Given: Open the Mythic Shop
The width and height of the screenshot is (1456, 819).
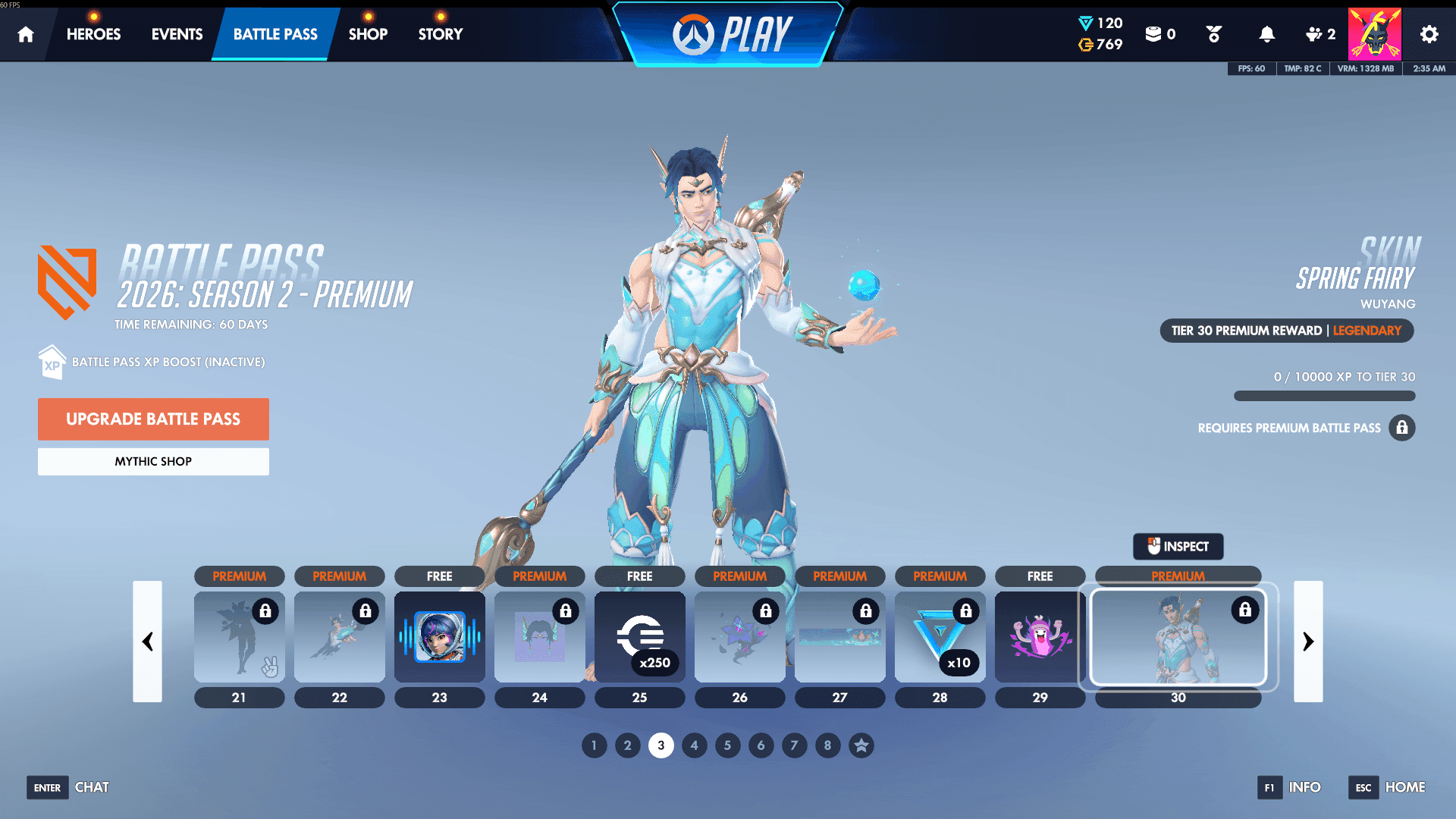Looking at the screenshot, I should tap(153, 461).
